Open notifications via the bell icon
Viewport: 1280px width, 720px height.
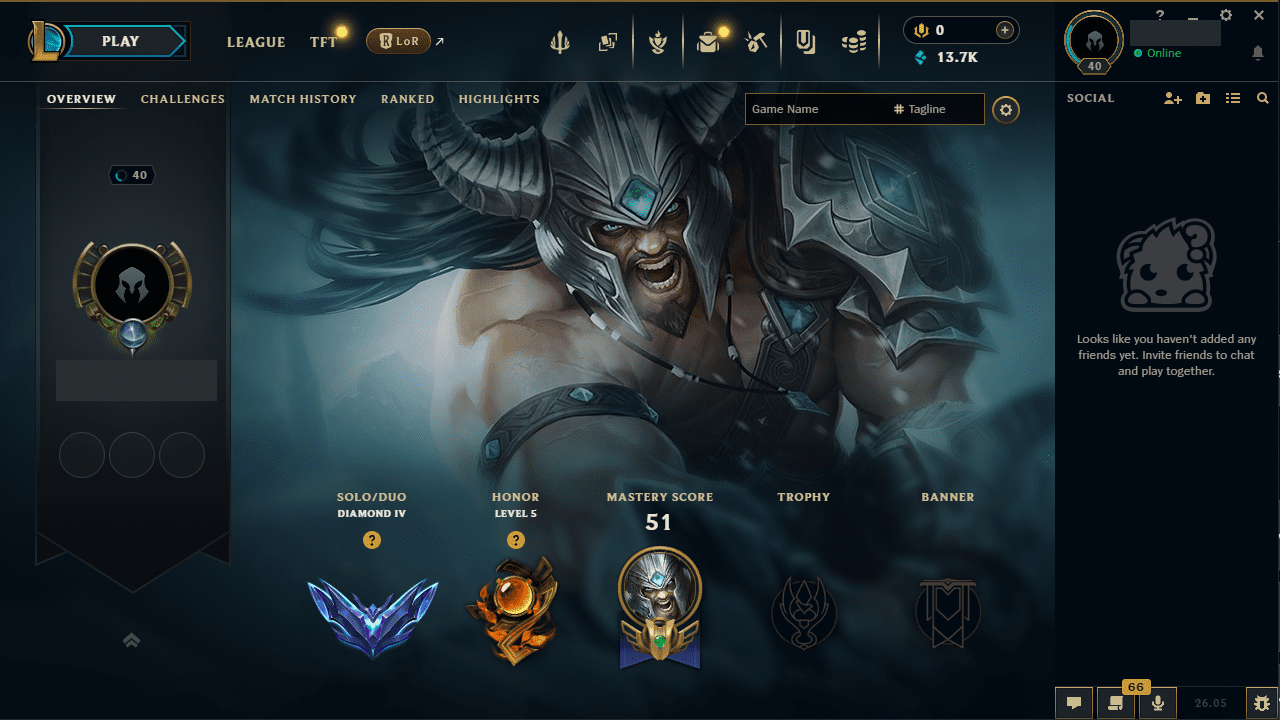click(1258, 53)
